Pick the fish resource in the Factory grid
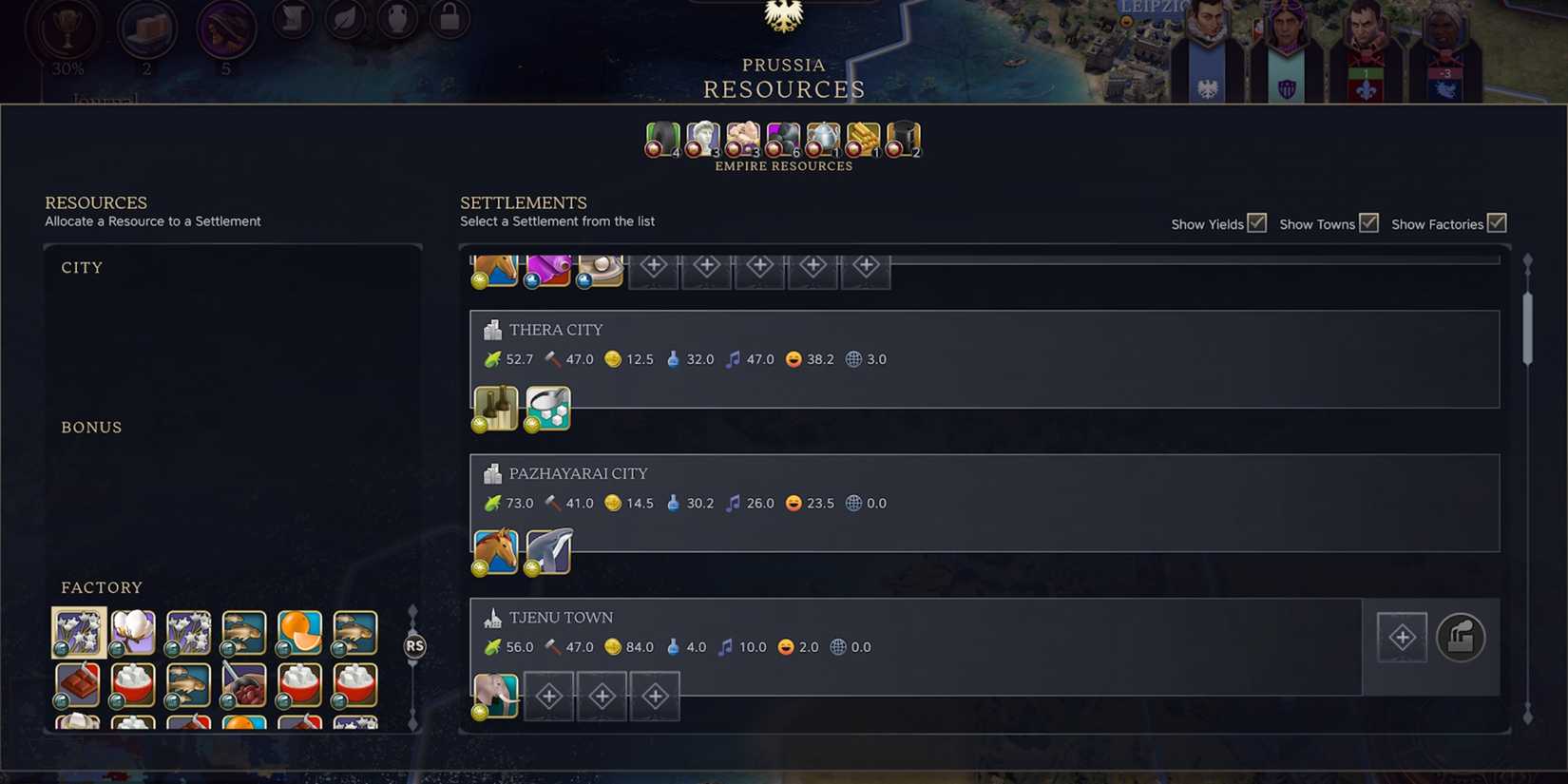The height and width of the screenshot is (784, 1568). (x=244, y=630)
